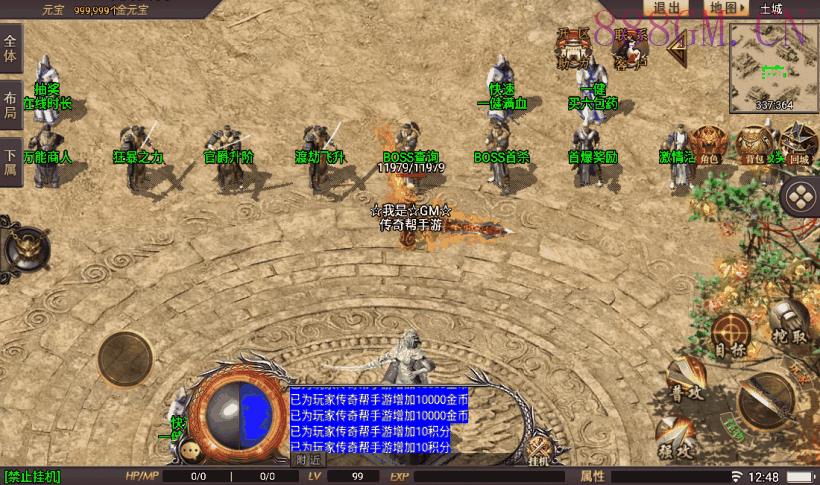Switch chat to the 附近 nearby channel
820x485 pixels.
tap(308, 460)
